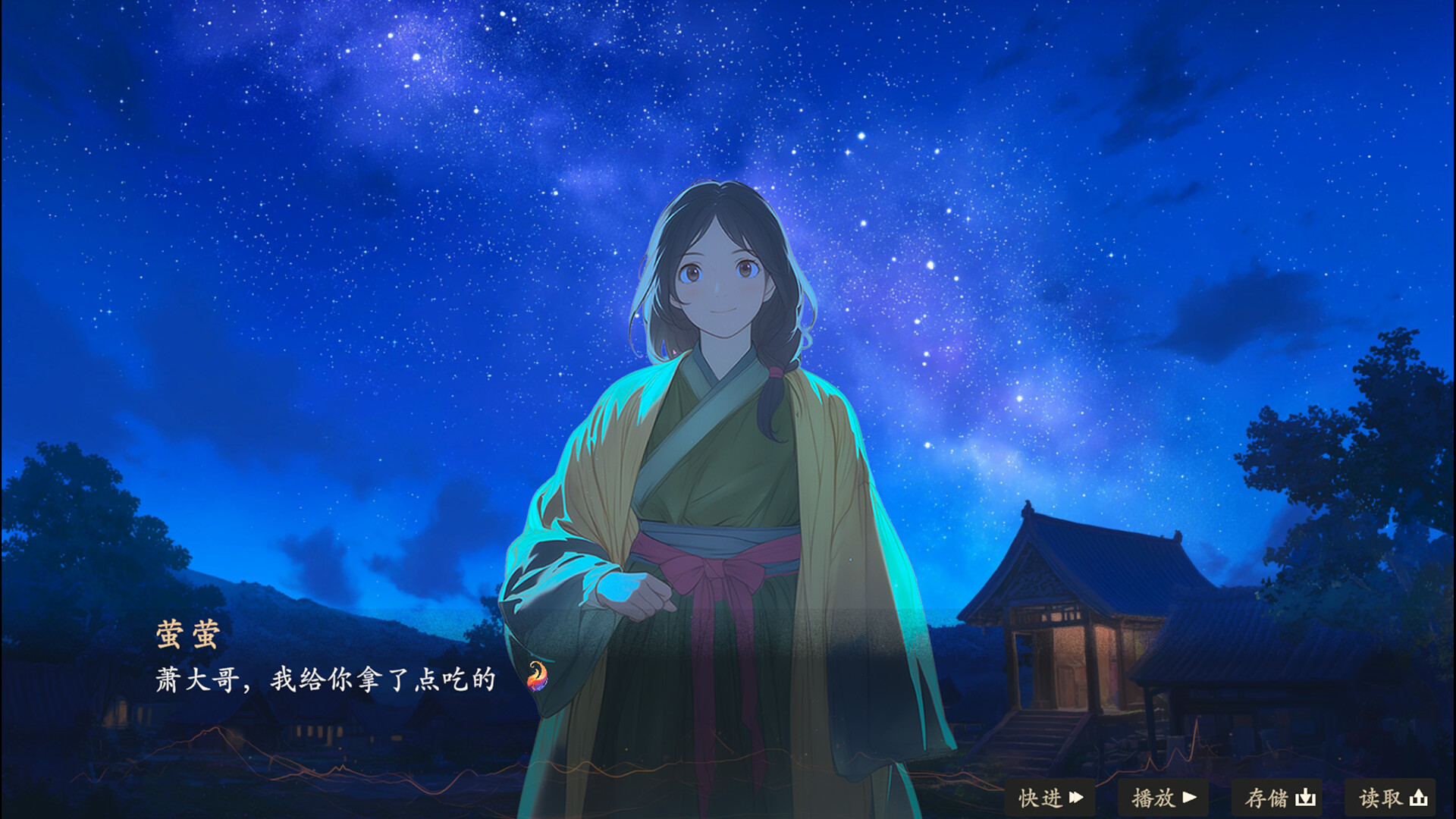
Task: Click the double-arrow fast-forward icon on 快进
Action: click(1076, 798)
